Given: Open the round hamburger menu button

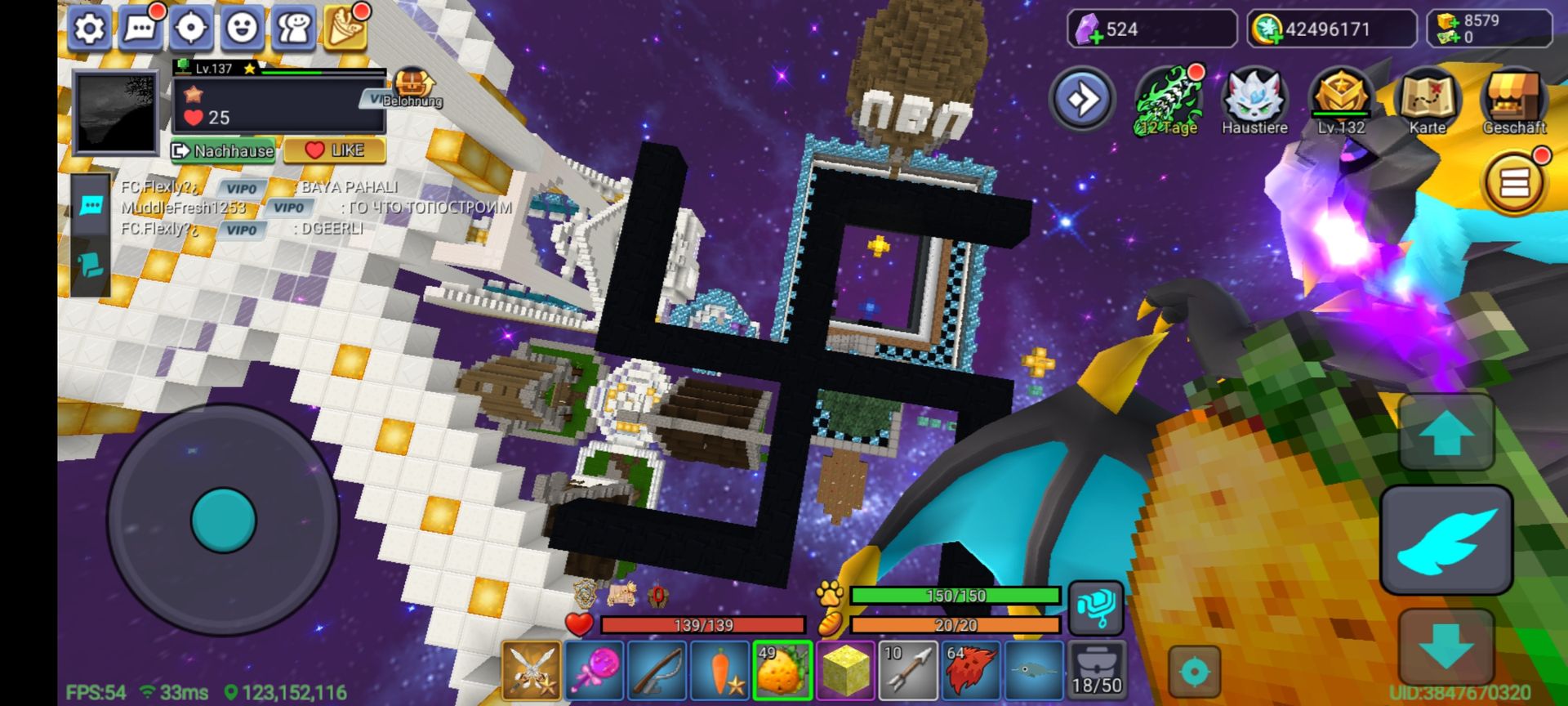Looking at the screenshot, I should 1513,184.
